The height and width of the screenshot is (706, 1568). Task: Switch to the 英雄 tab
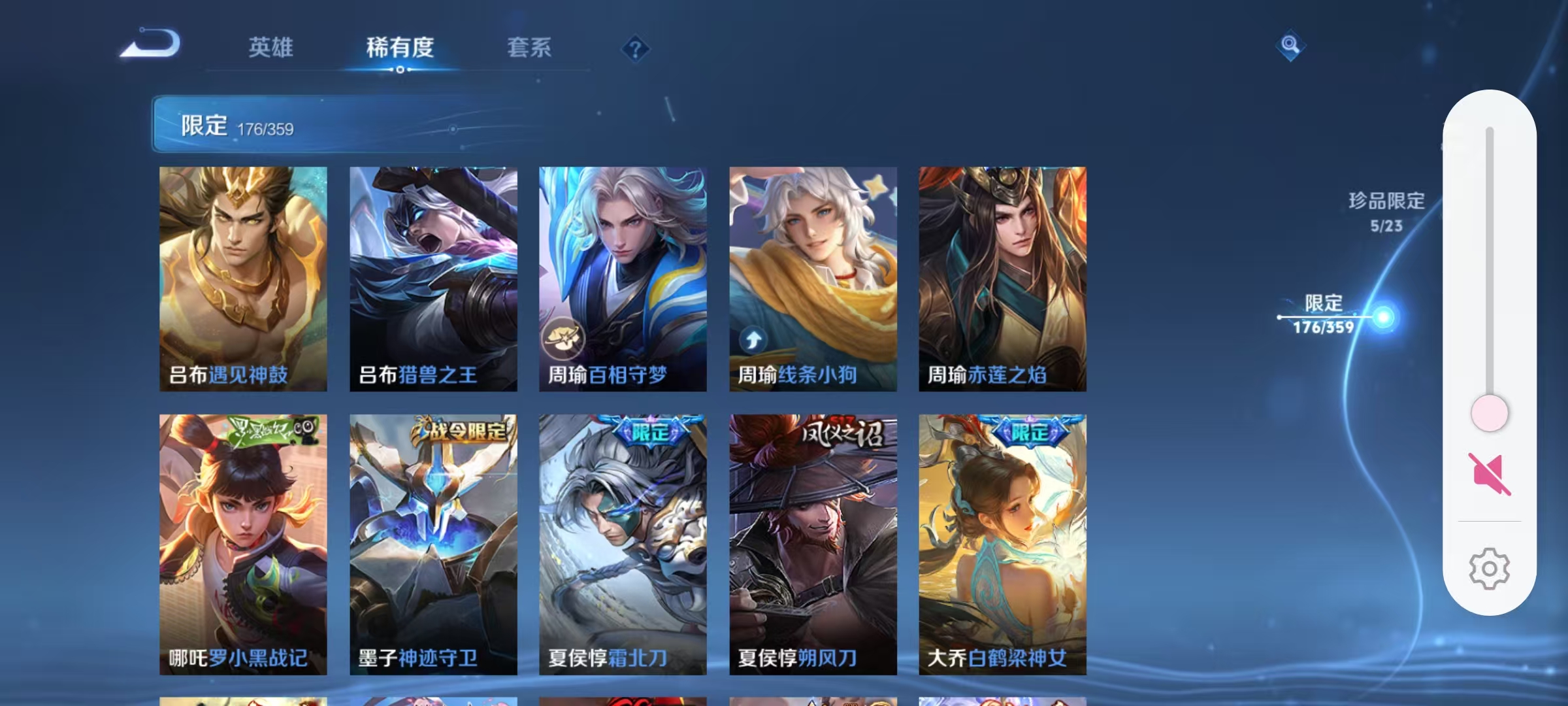pyautogui.click(x=270, y=47)
